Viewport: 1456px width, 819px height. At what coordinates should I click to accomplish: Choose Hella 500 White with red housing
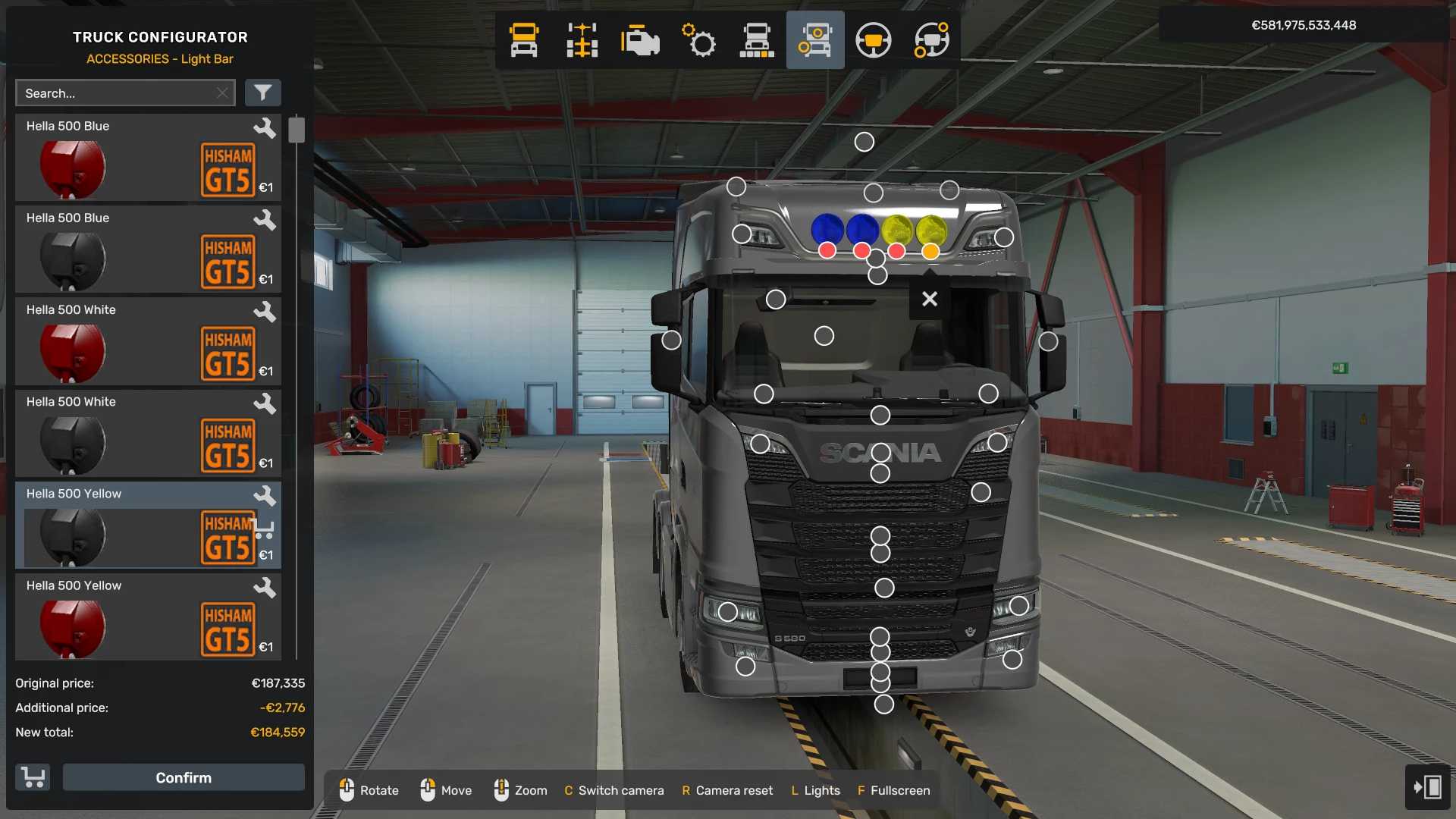coord(148,341)
